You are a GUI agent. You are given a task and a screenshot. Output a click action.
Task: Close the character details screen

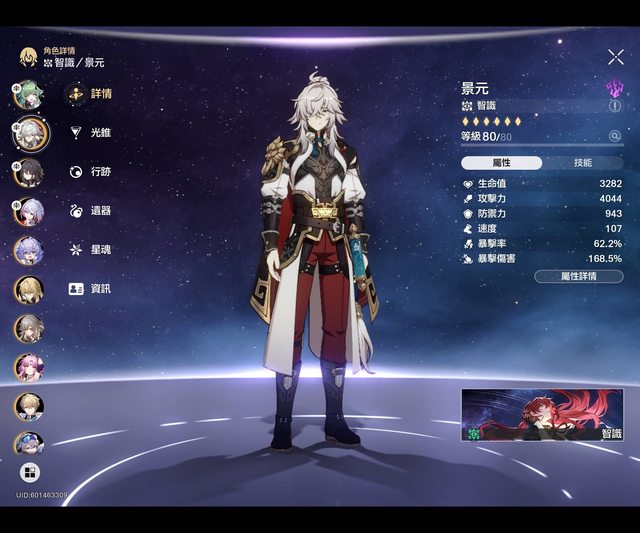coord(615,58)
